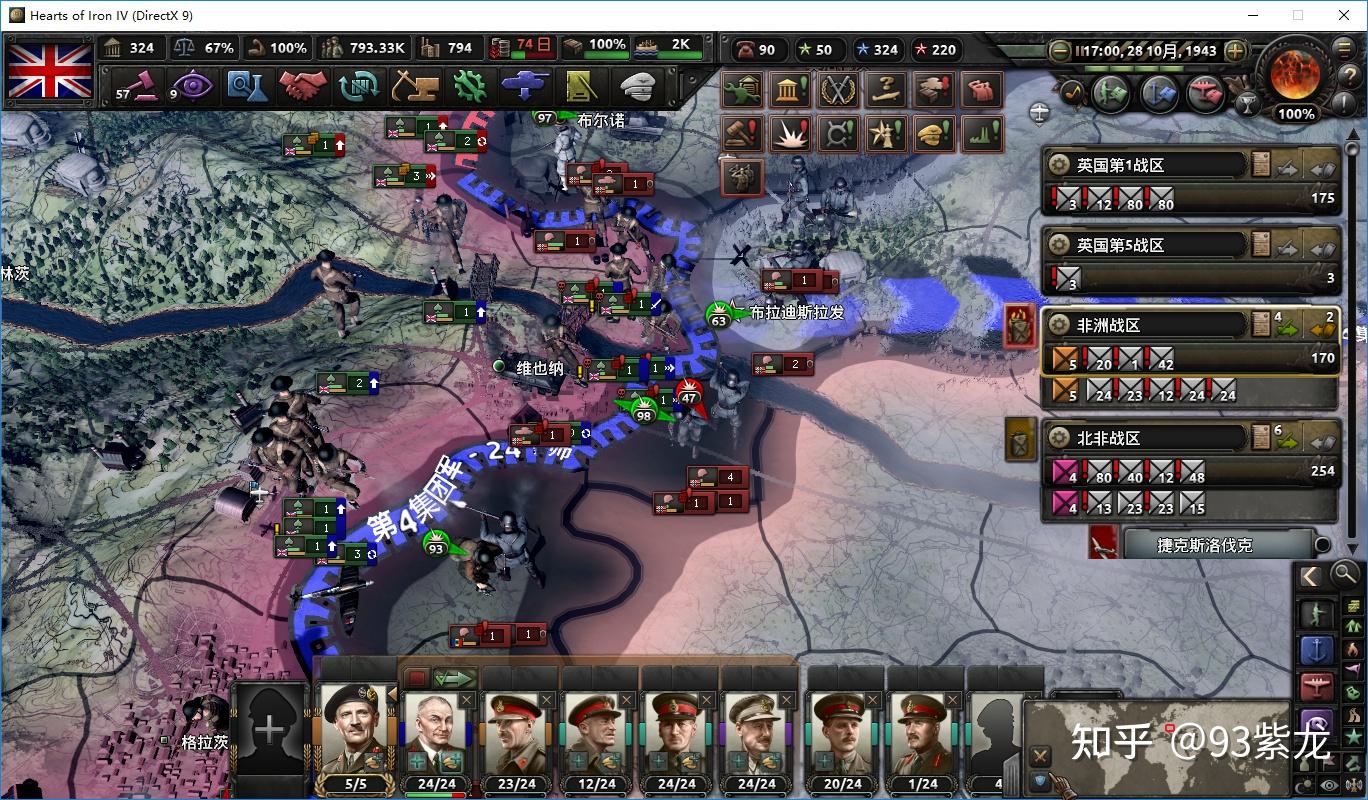Decrease game speed with minus button

point(1060,50)
